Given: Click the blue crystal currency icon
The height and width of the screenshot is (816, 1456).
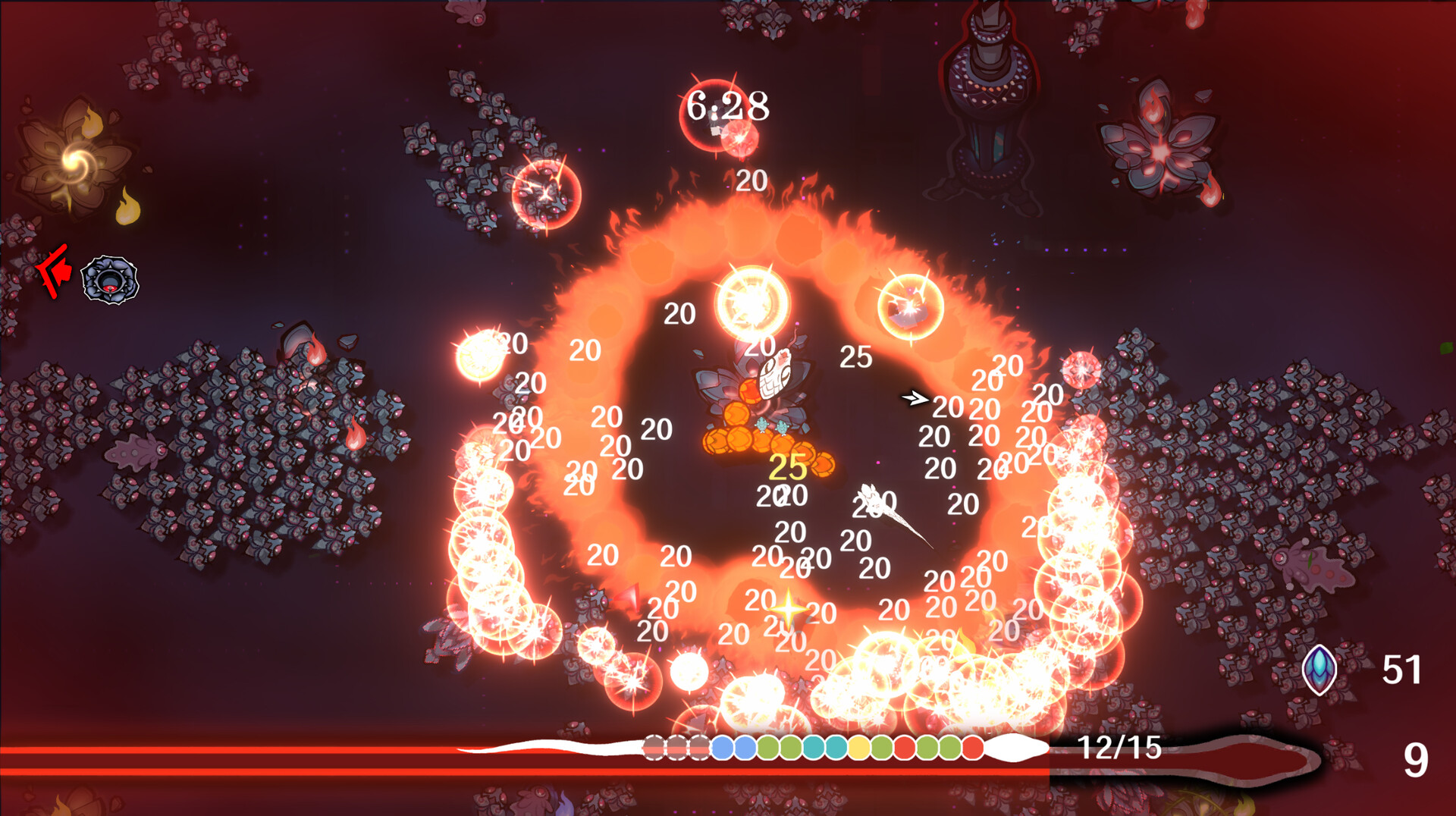Looking at the screenshot, I should point(1319,669).
